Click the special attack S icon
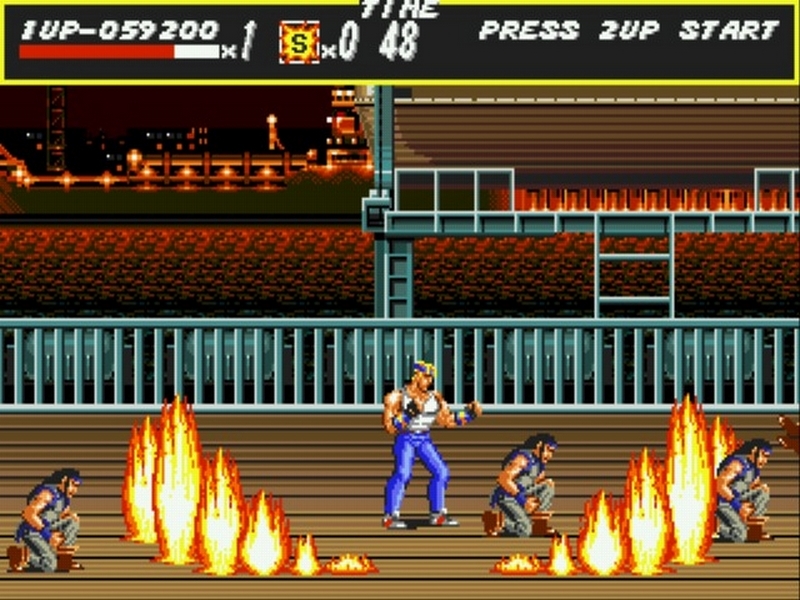This screenshot has height=600, width=800. [x=299, y=42]
